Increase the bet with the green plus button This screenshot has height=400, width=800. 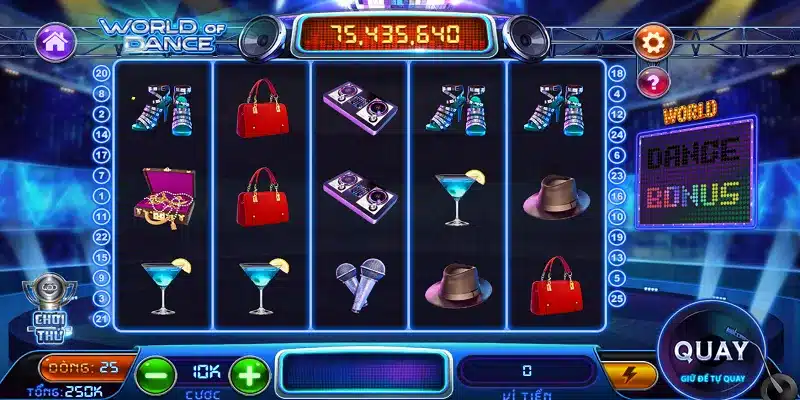pyautogui.click(x=249, y=374)
